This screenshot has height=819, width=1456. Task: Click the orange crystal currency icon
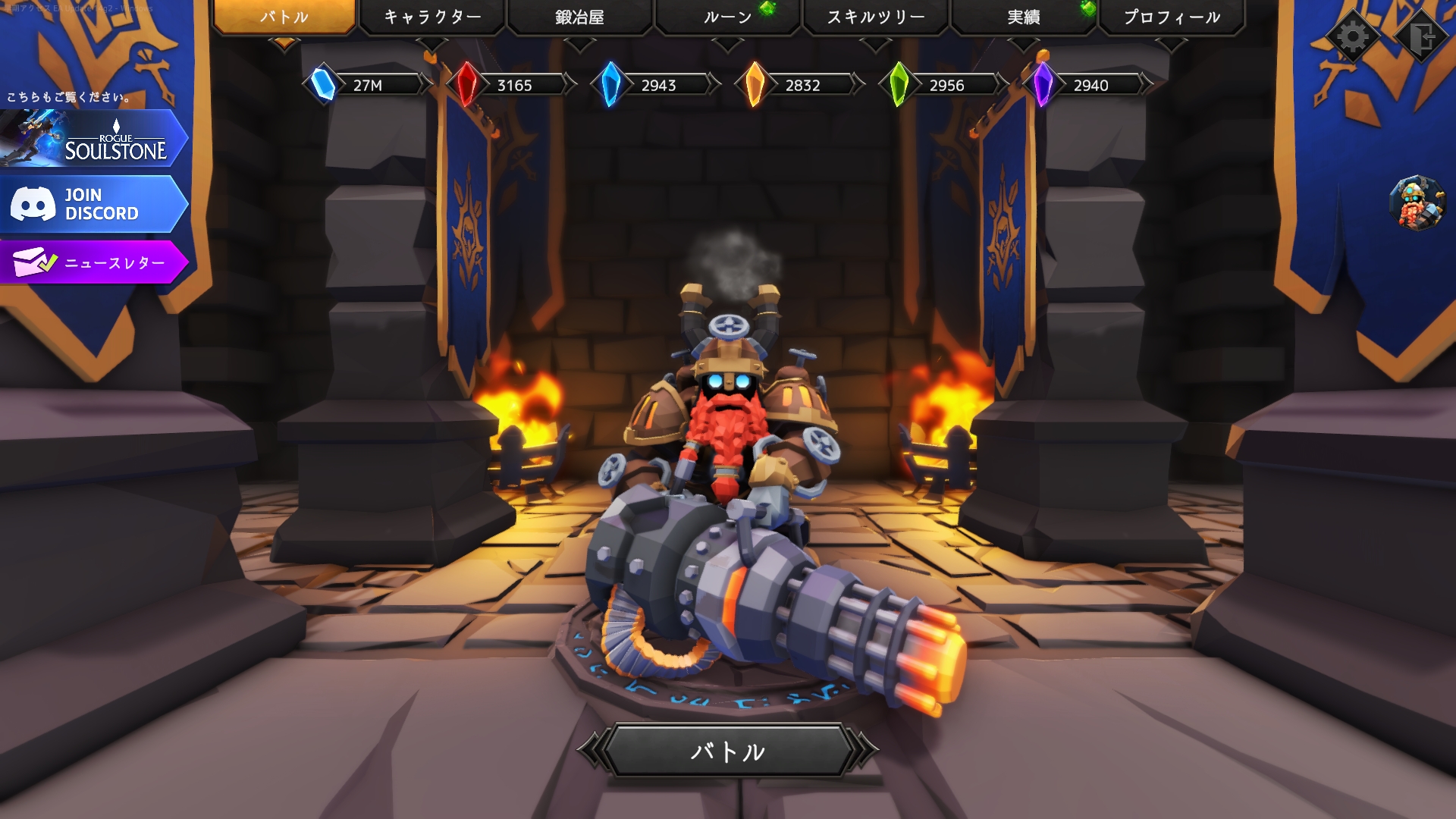pos(754,84)
